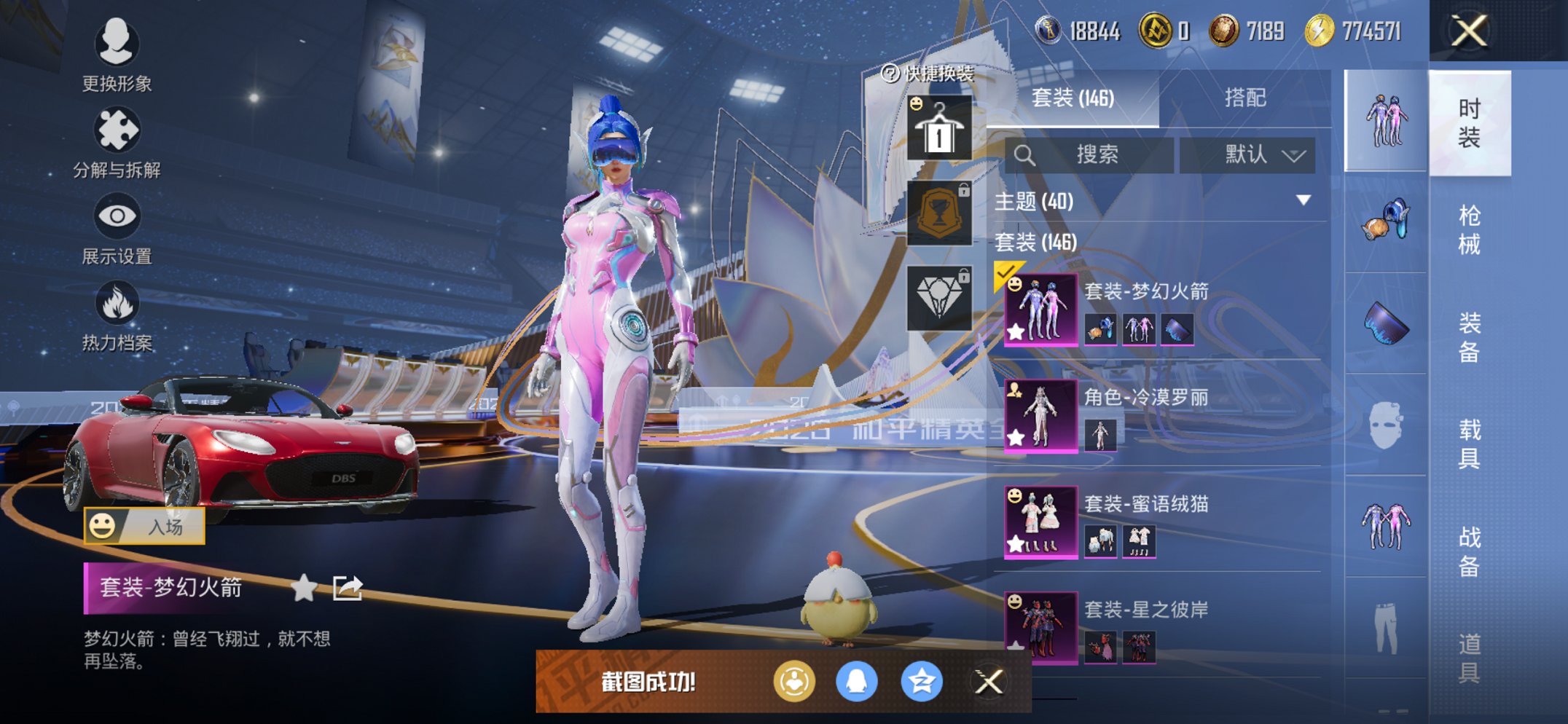Switch to the 搭配 tab

pos(1244,98)
